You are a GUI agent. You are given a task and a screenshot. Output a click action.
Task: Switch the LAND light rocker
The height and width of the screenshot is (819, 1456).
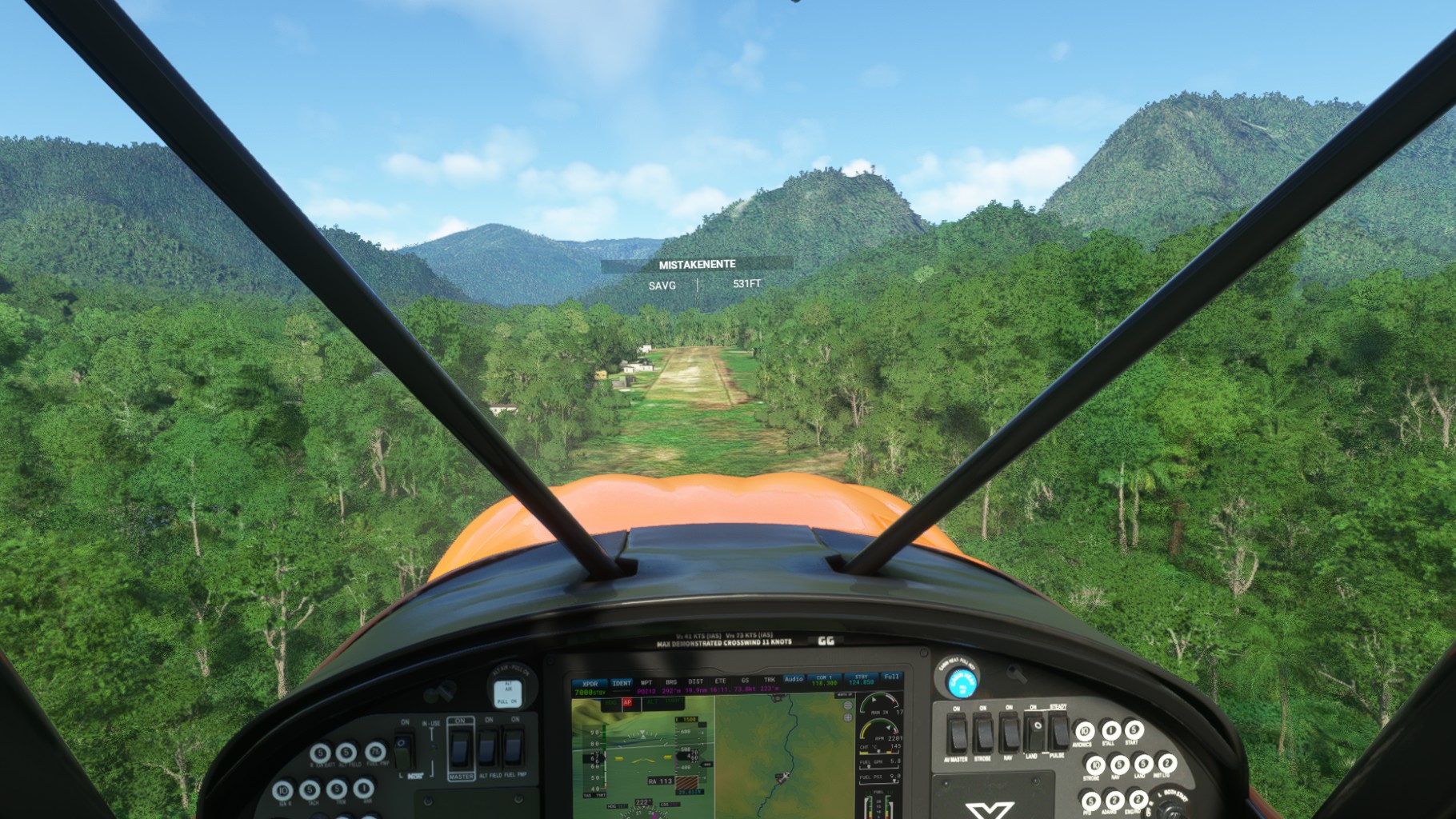1034,731
